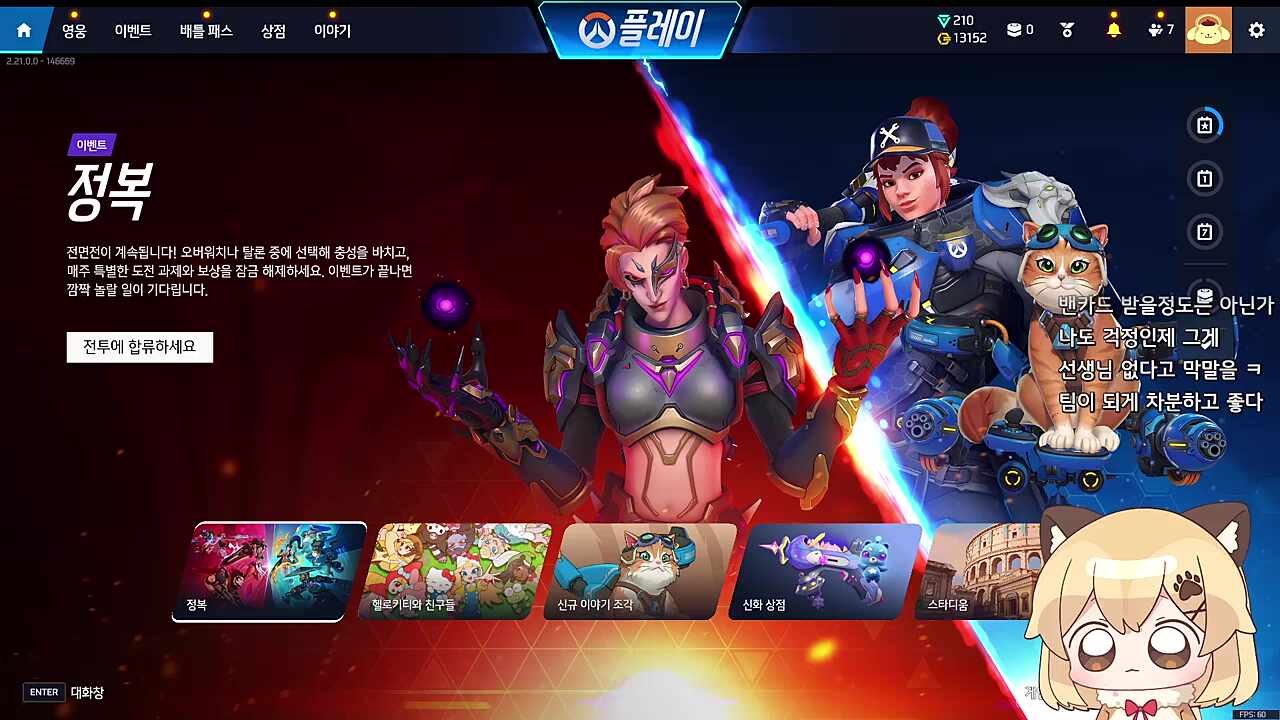Viewport: 1280px width, 720px height.
Task: Click featured challenge icon with blue progress ring
Action: (1206, 125)
